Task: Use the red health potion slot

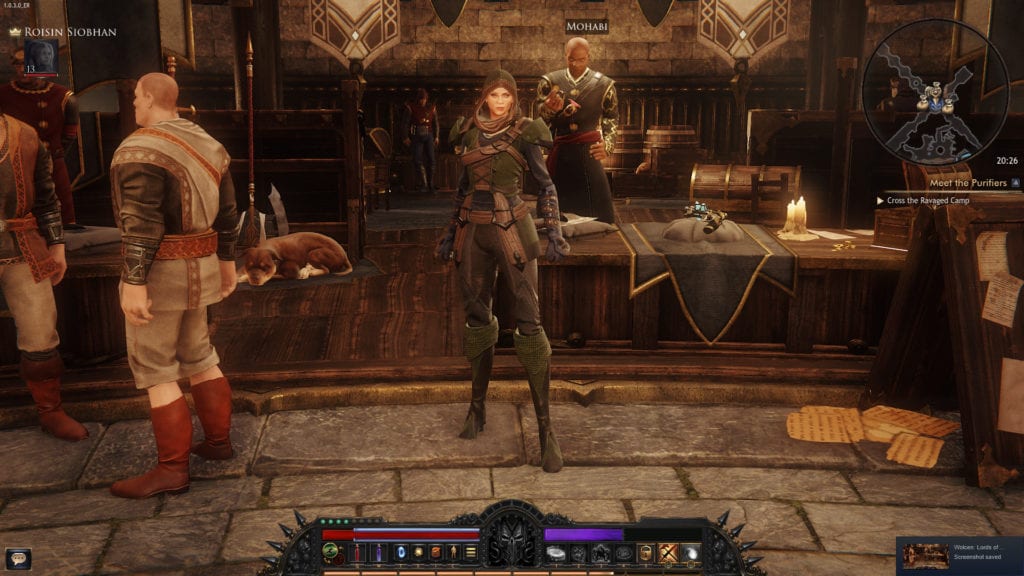Action: pos(357,553)
